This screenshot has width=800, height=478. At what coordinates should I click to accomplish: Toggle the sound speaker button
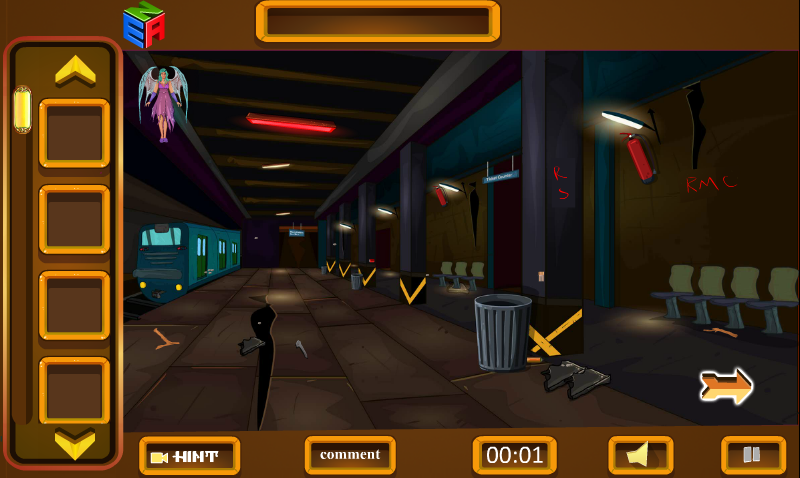click(640, 455)
